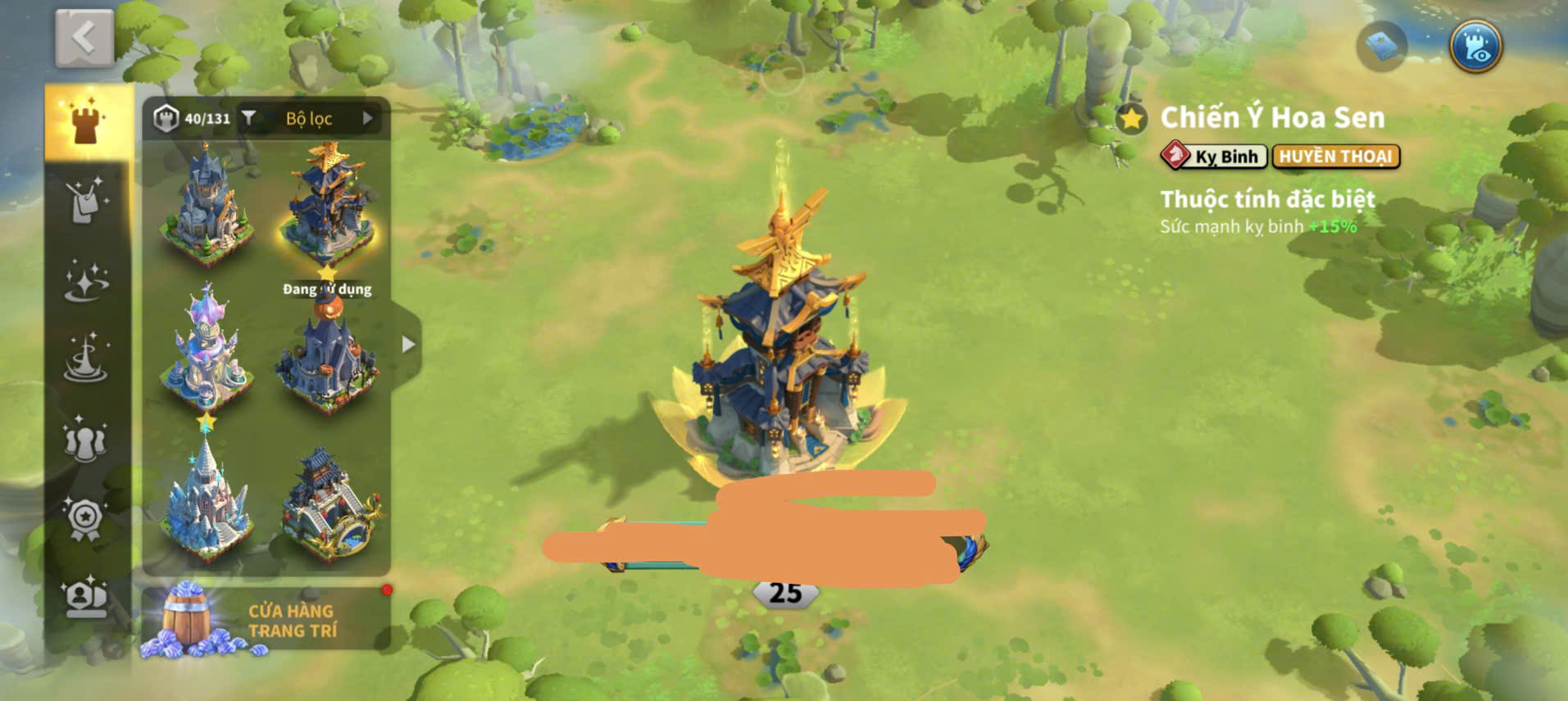Viewport: 1568px width, 701px height.
Task: Open the dog tags decoration tab
Action: (x=86, y=199)
